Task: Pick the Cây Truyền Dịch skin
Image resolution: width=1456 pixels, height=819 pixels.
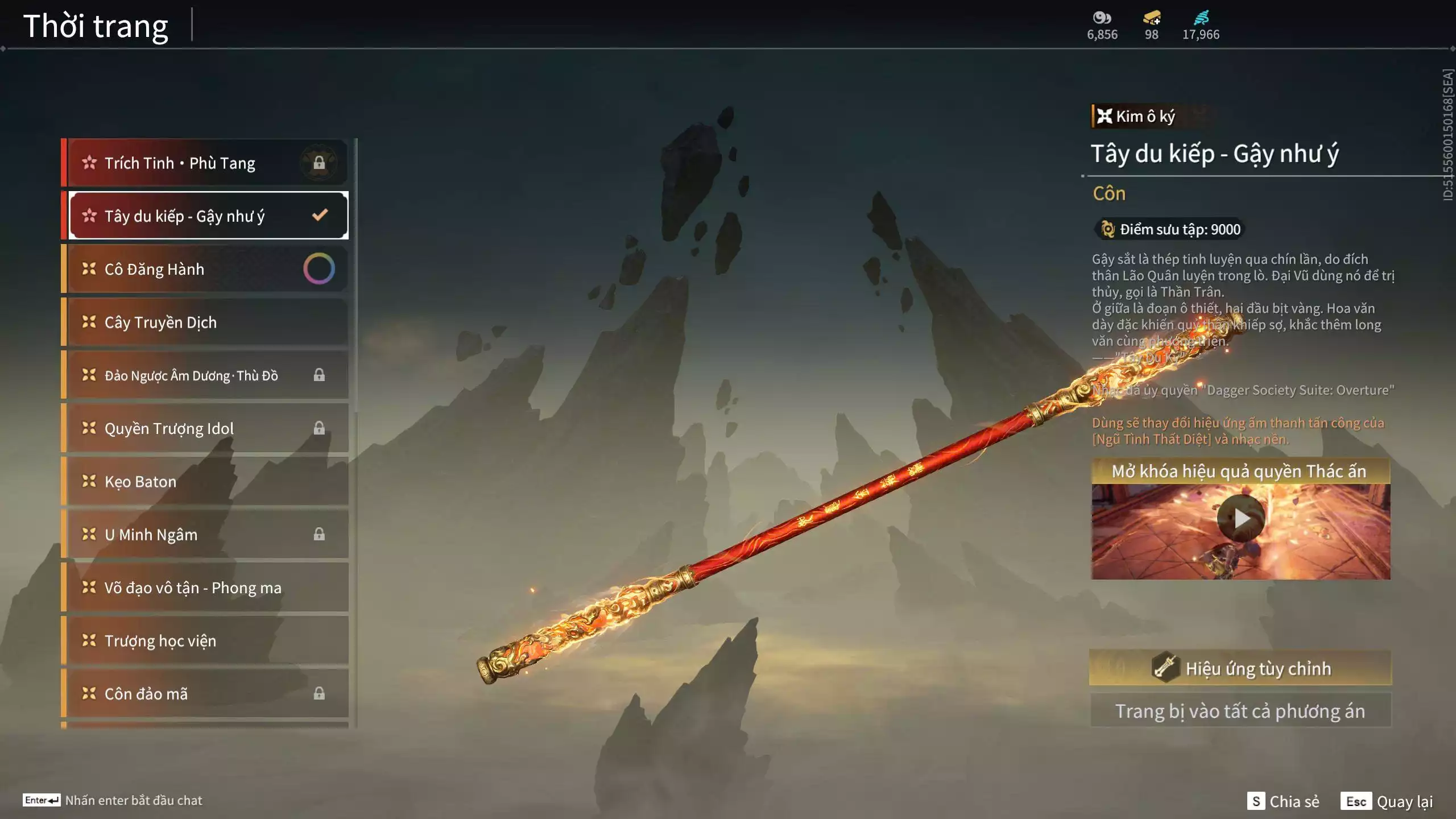Action: tap(205, 322)
